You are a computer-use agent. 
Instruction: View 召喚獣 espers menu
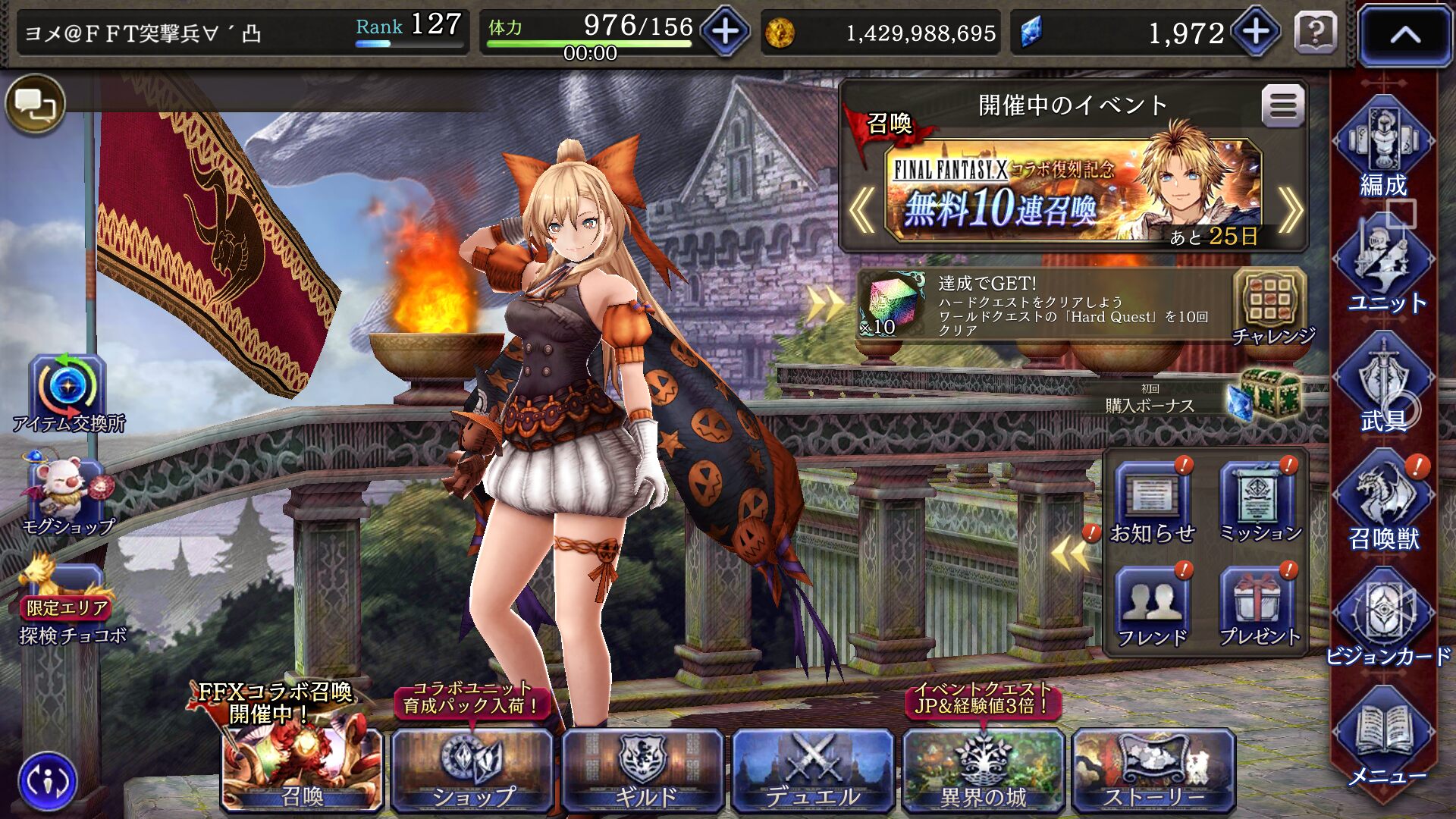pos(1383,502)
